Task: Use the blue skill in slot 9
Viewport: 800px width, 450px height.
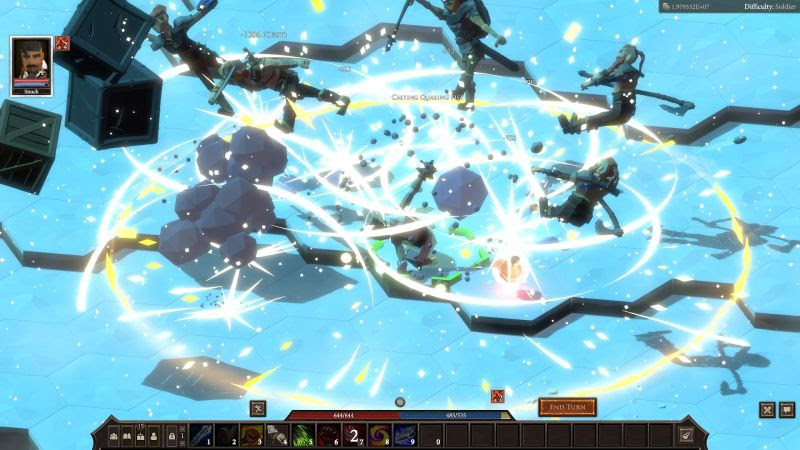Action: click(403, 435)
